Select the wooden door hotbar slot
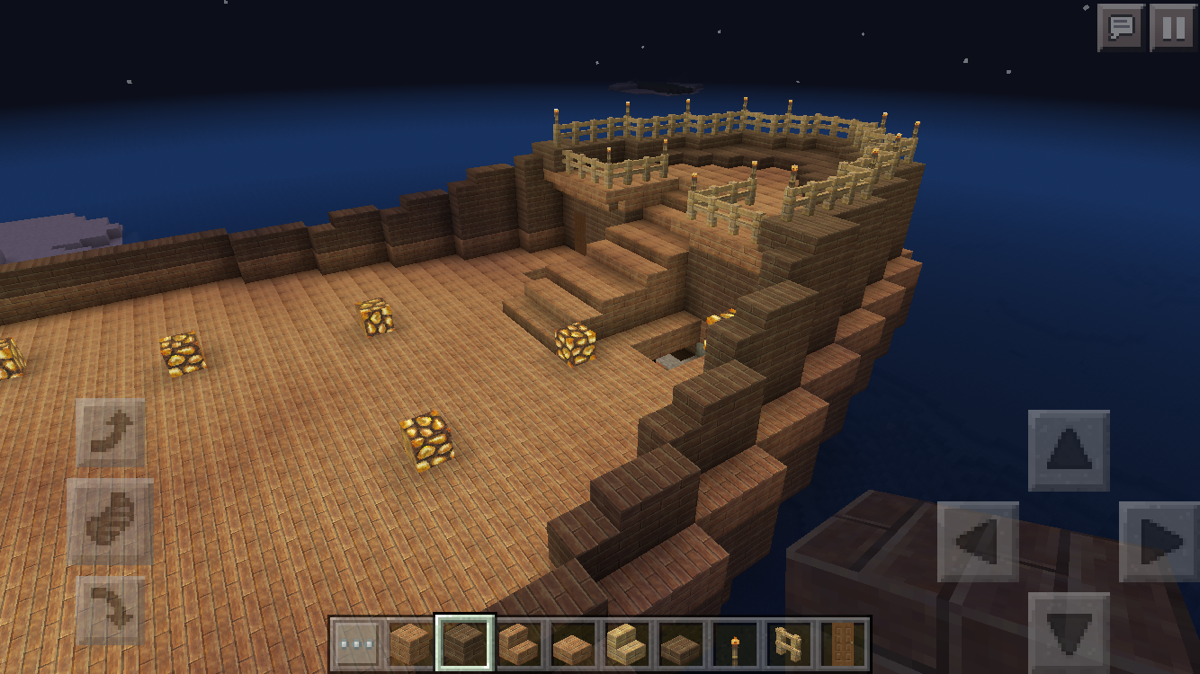Viewport: 1200px width, 674px height. point(842,644)
